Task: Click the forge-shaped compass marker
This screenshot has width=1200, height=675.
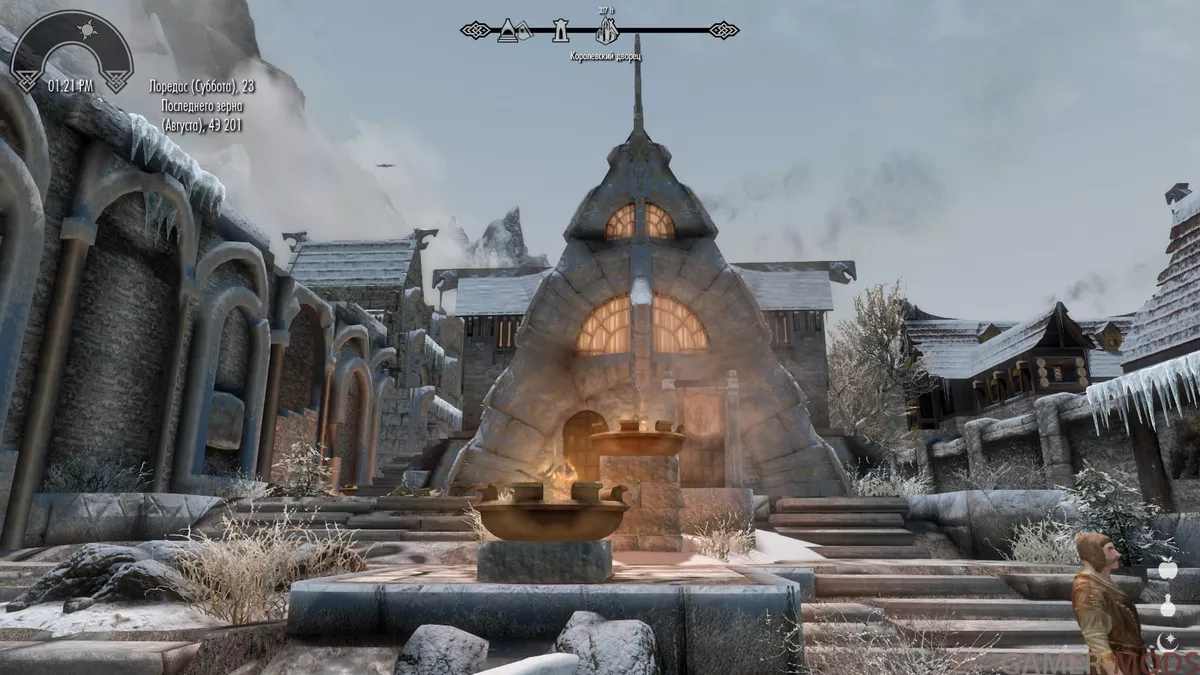Action: coord(508,30)
